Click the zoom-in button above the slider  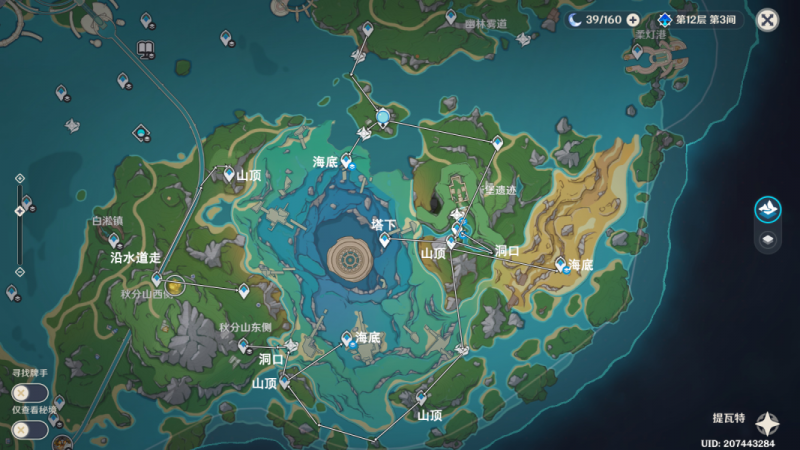[19, 178]
